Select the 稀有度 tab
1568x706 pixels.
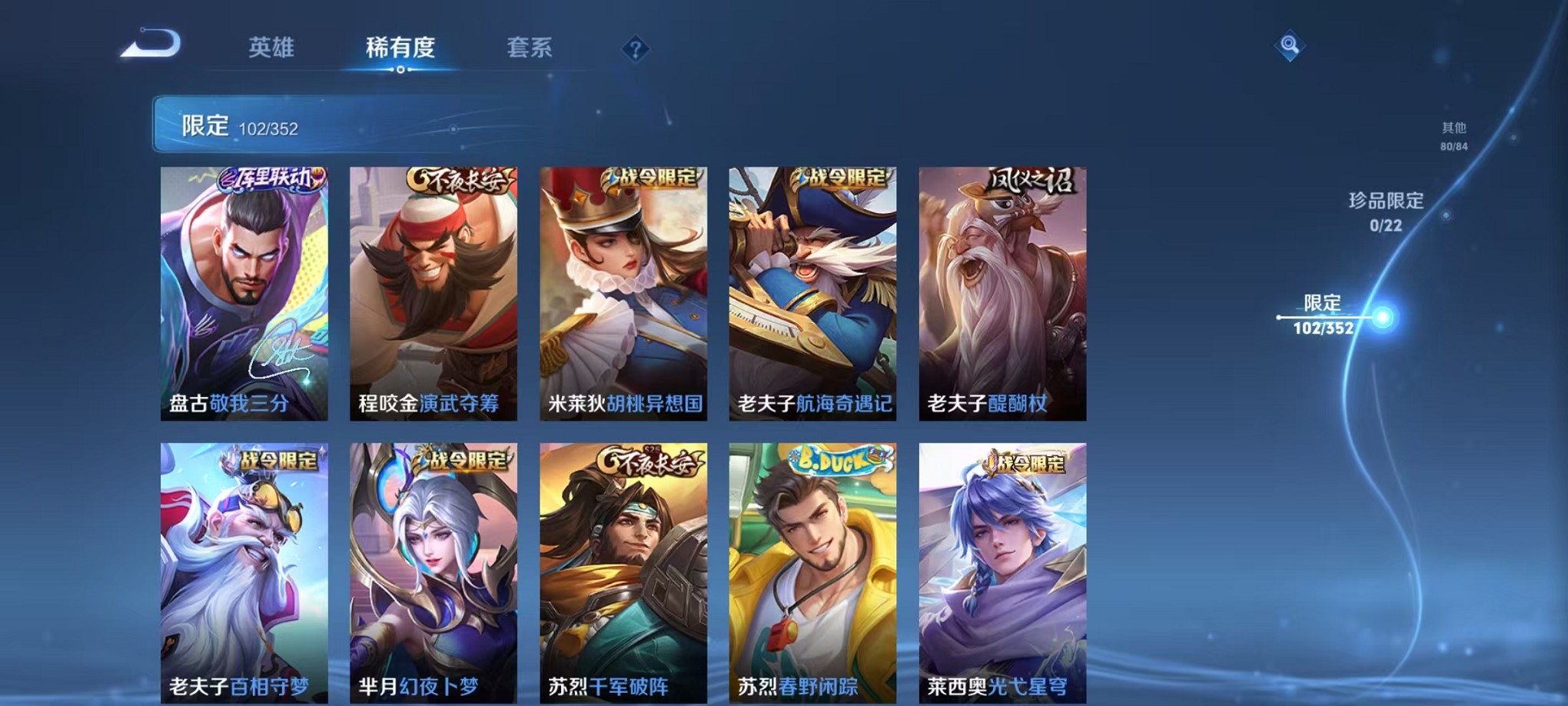[400, 48]
